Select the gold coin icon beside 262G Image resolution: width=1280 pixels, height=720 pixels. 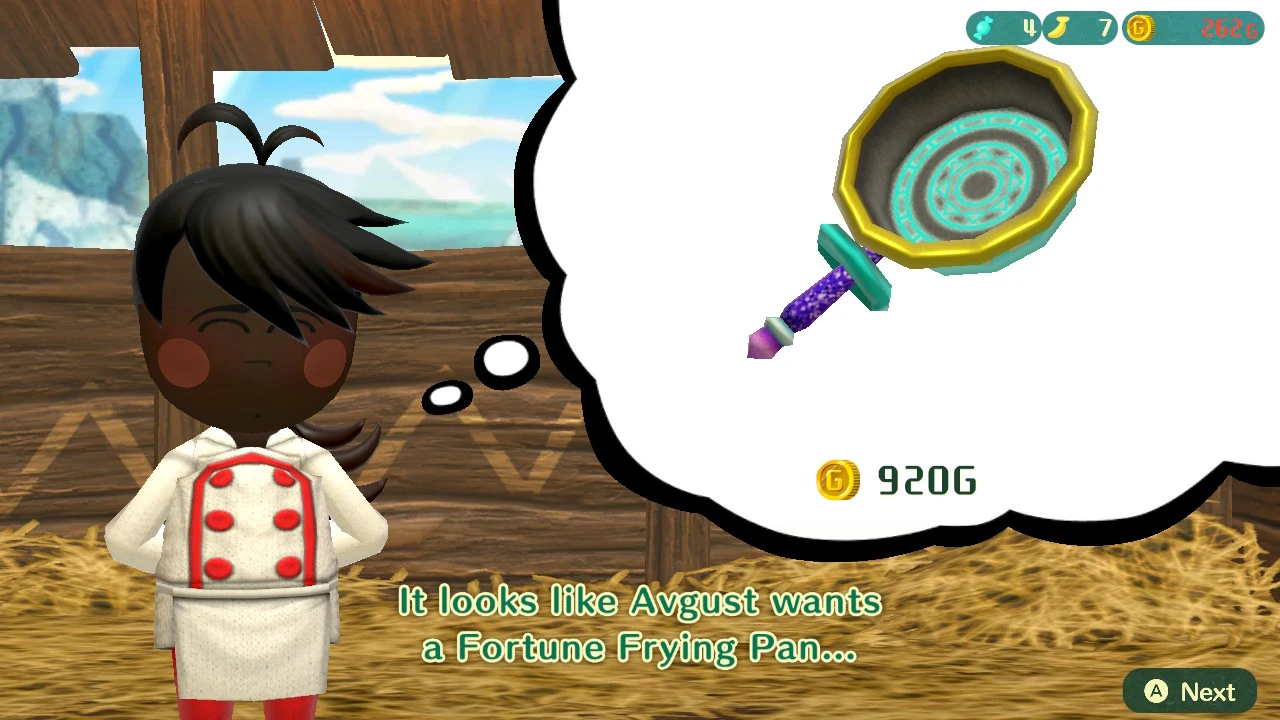pyautogui.click(x=1138, y=28)
